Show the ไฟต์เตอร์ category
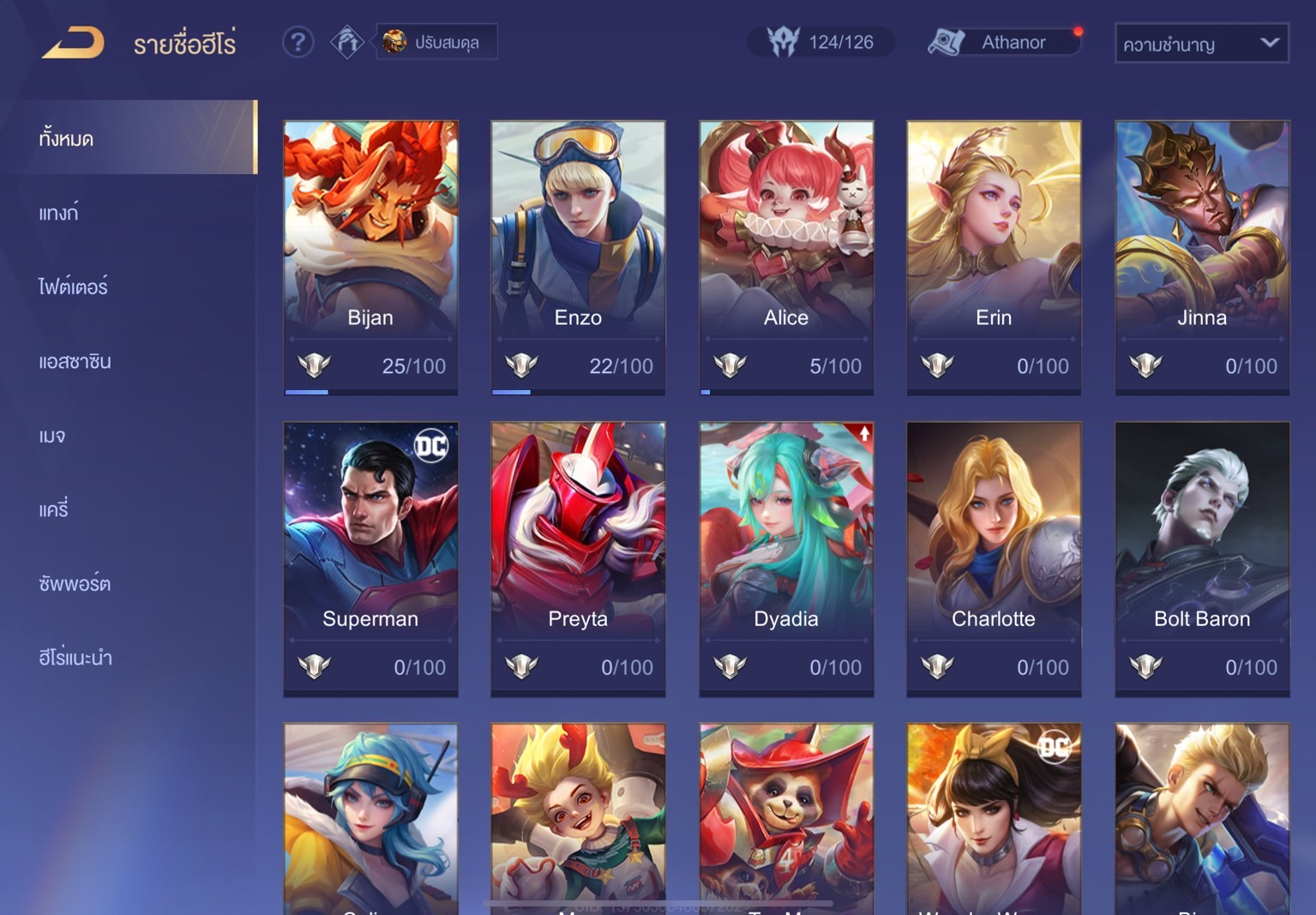The width and height of the screenshot is (1316, 915). coord(73,286)
